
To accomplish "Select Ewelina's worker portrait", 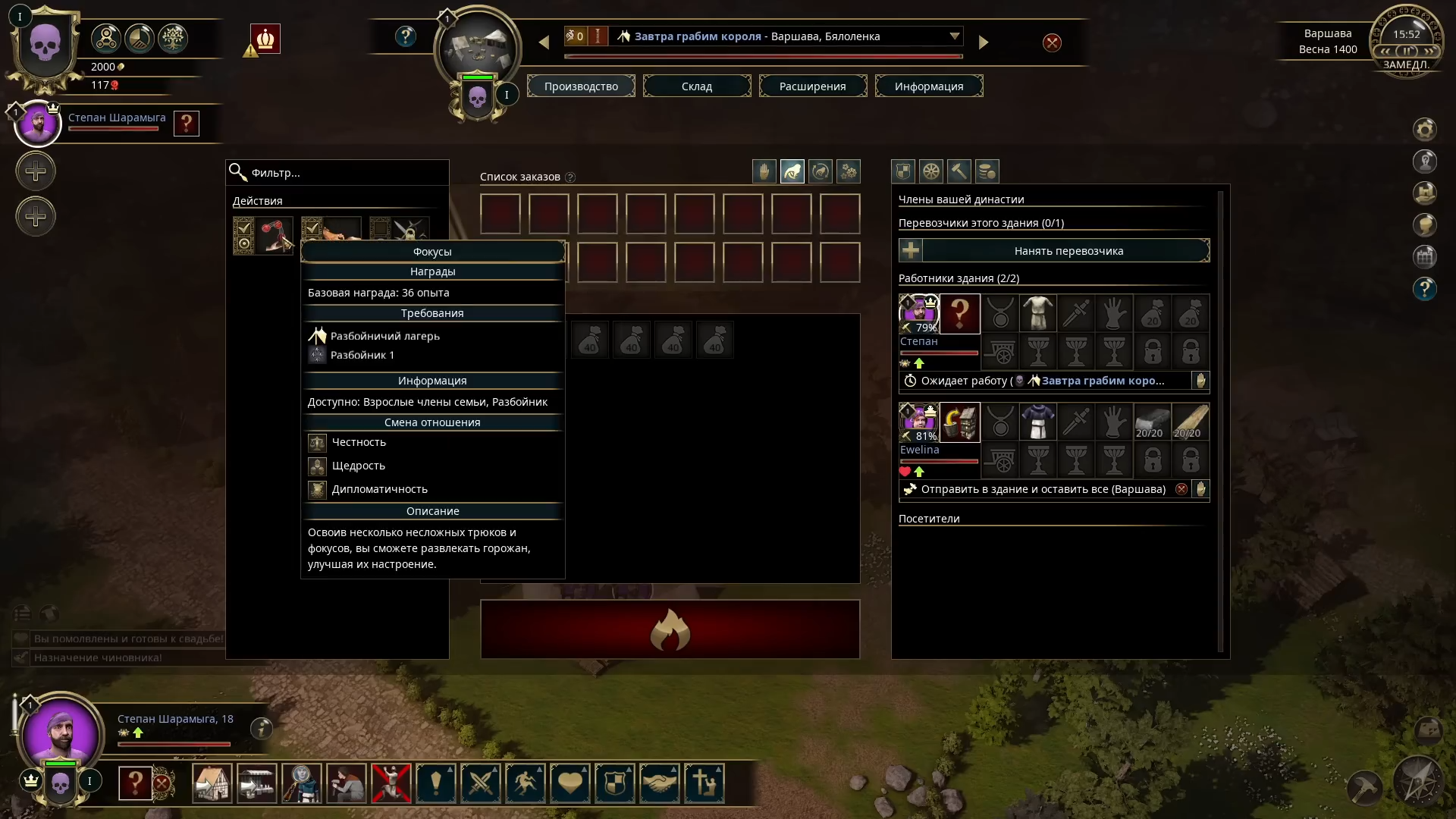I will click(x=918, y=422).
